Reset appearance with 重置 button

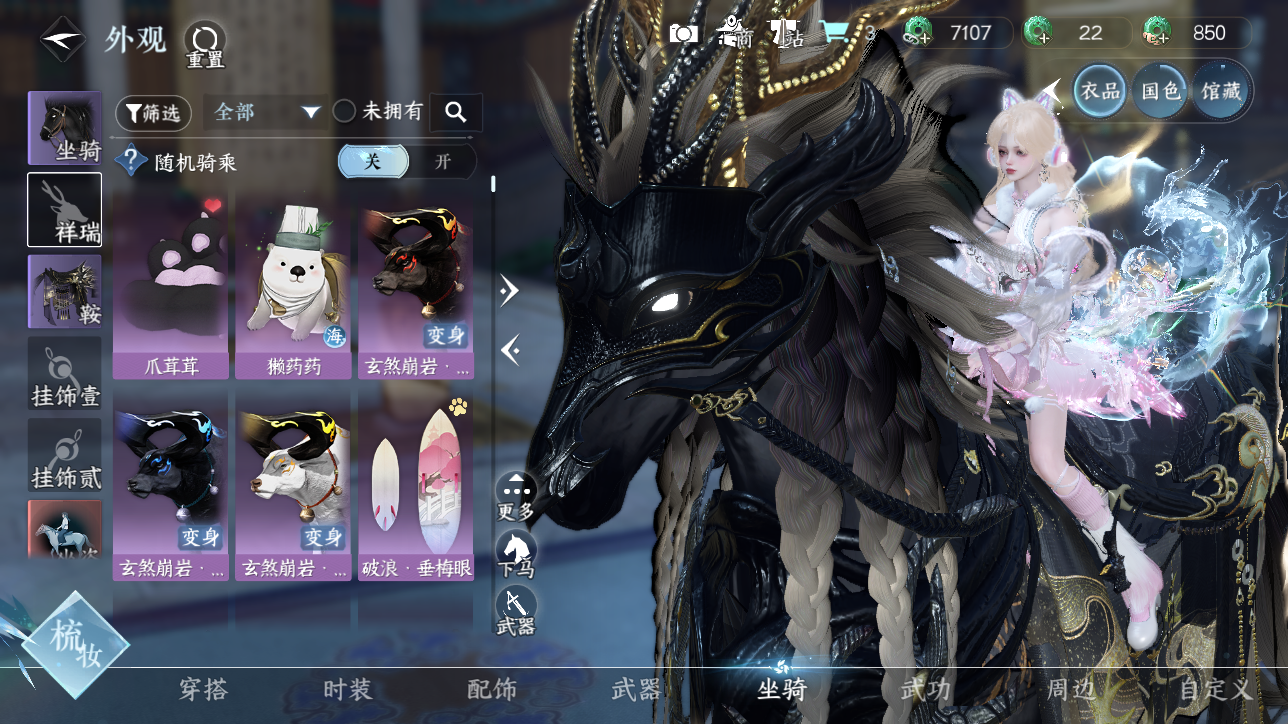point(205,44)
